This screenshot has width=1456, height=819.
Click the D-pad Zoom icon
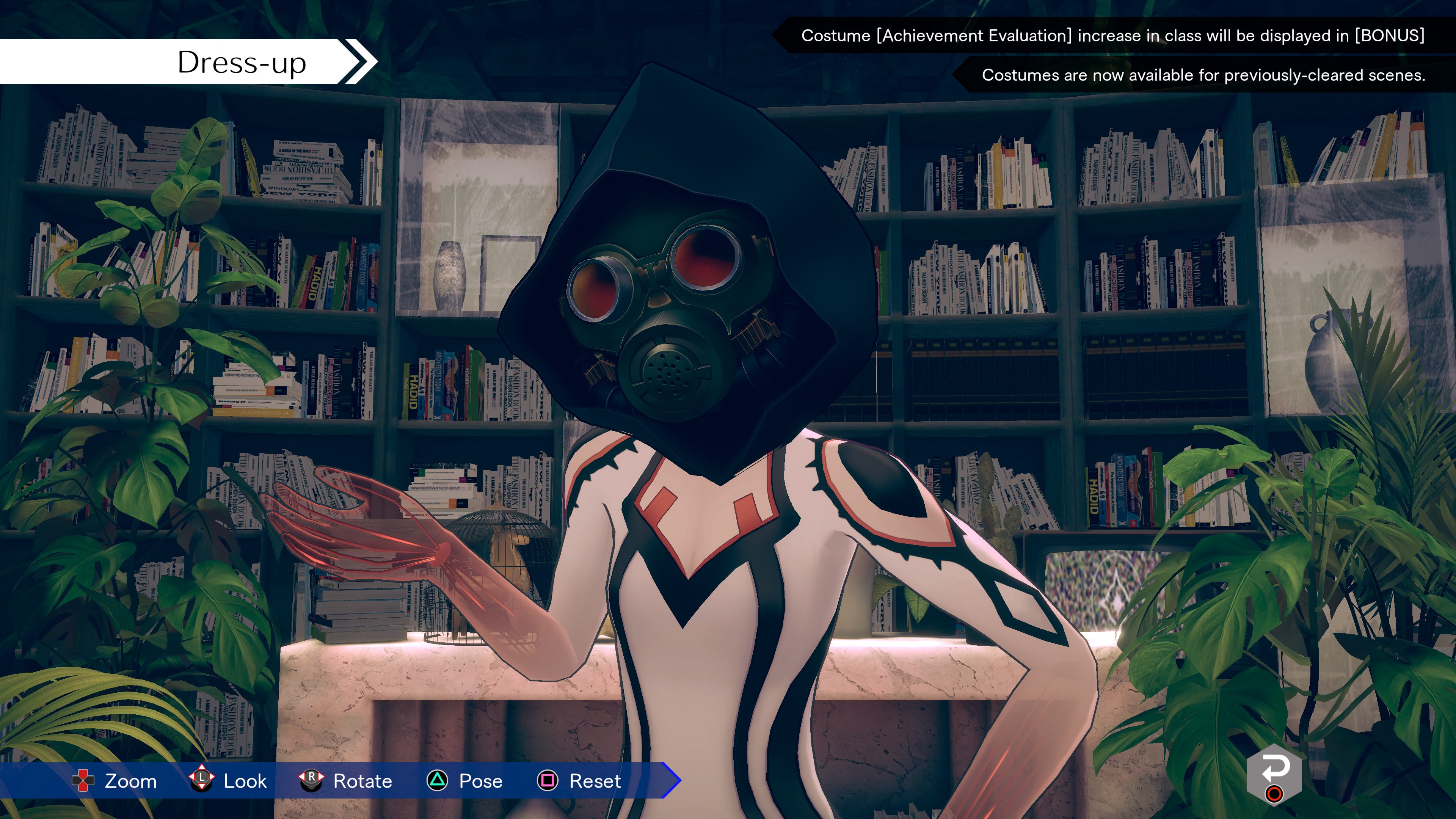pyautogui.click(x=83, y=782)
